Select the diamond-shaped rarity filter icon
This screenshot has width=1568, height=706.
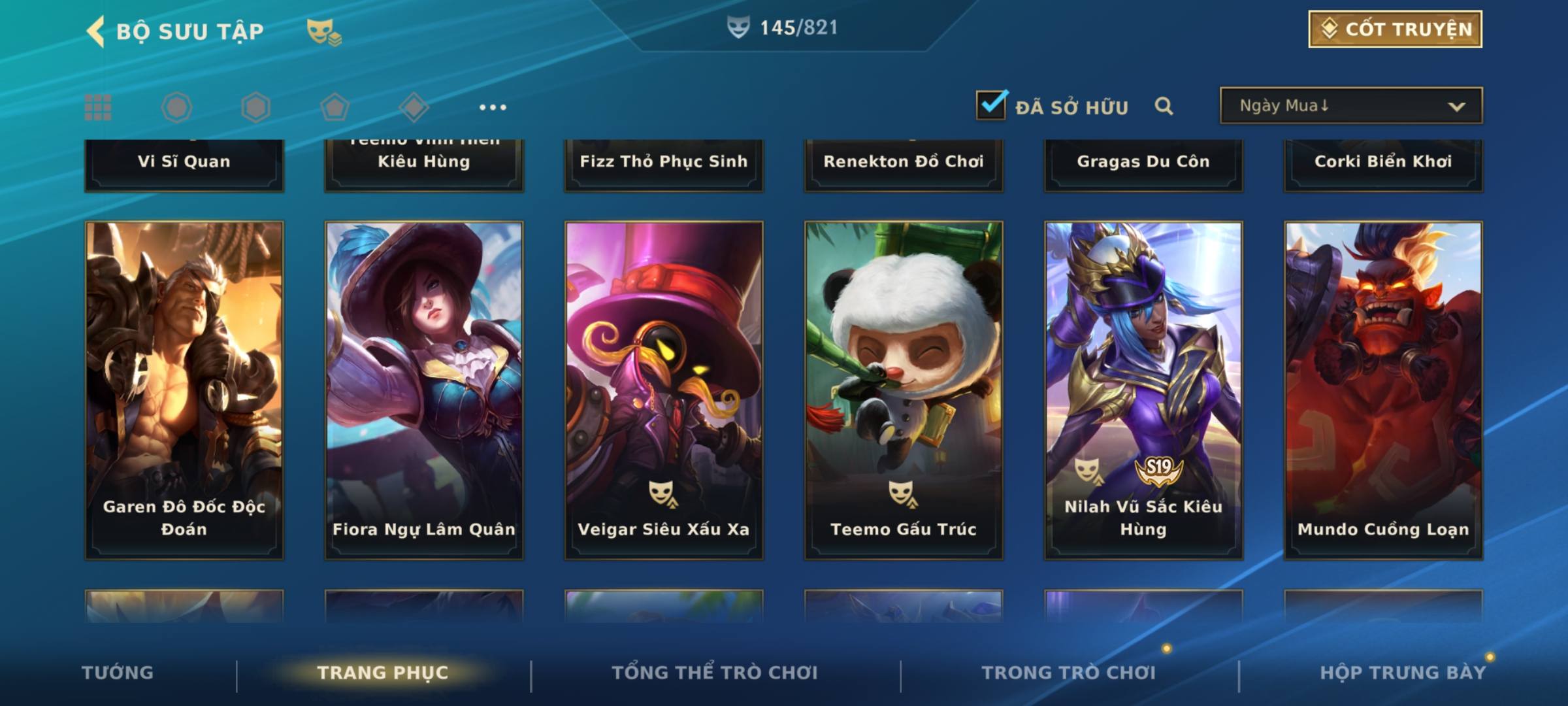414,107
